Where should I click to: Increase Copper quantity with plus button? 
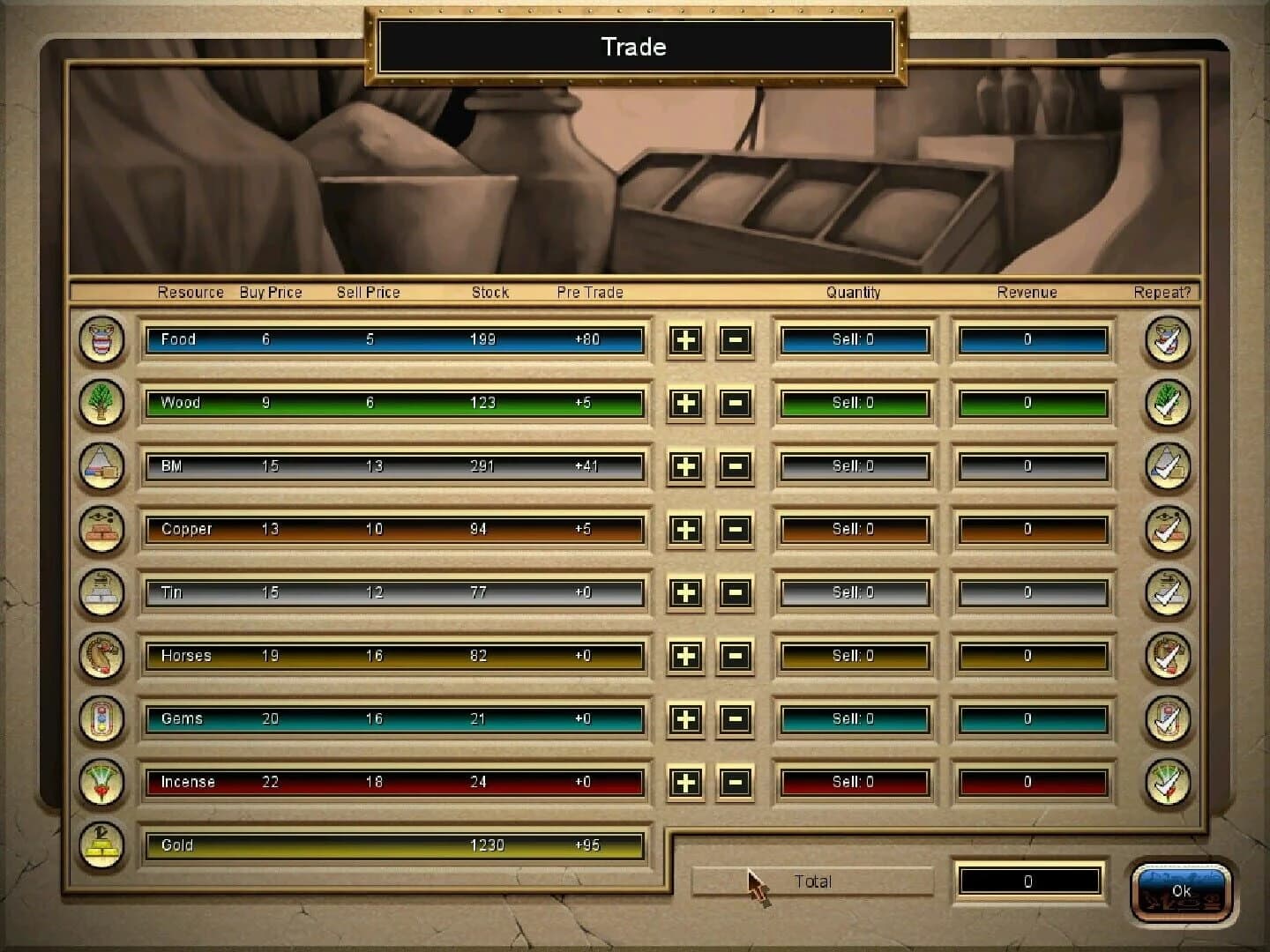pyautogui.click(x=685, y=530)
